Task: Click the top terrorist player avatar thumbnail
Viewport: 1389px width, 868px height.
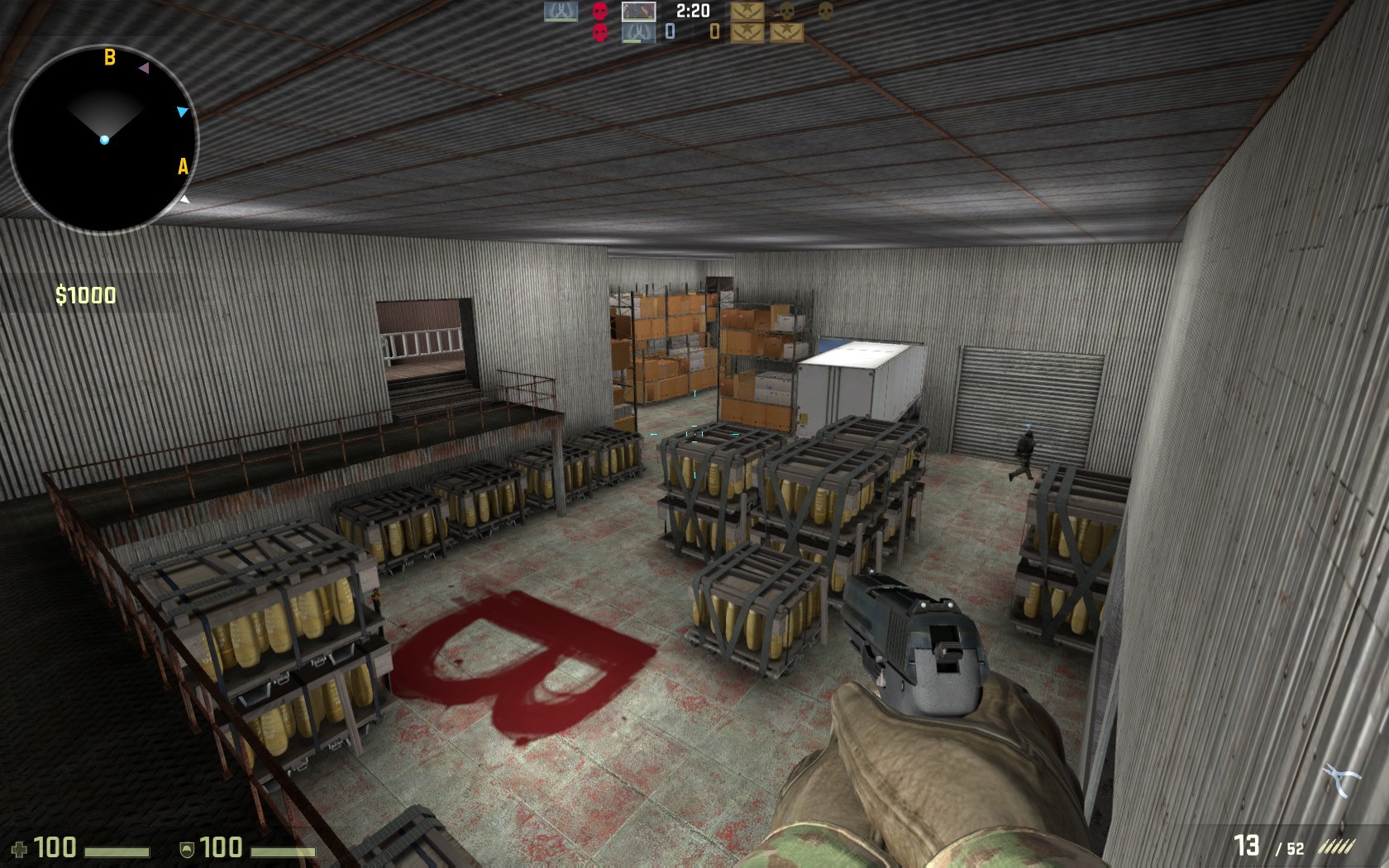Action: (x=638, y=12)
